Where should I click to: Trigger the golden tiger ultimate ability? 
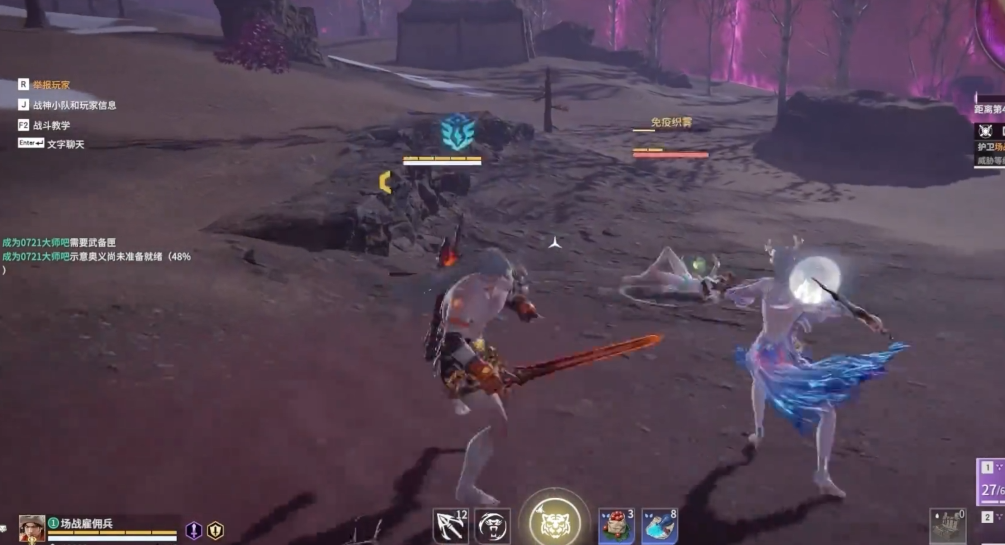[x=554, y=520]
